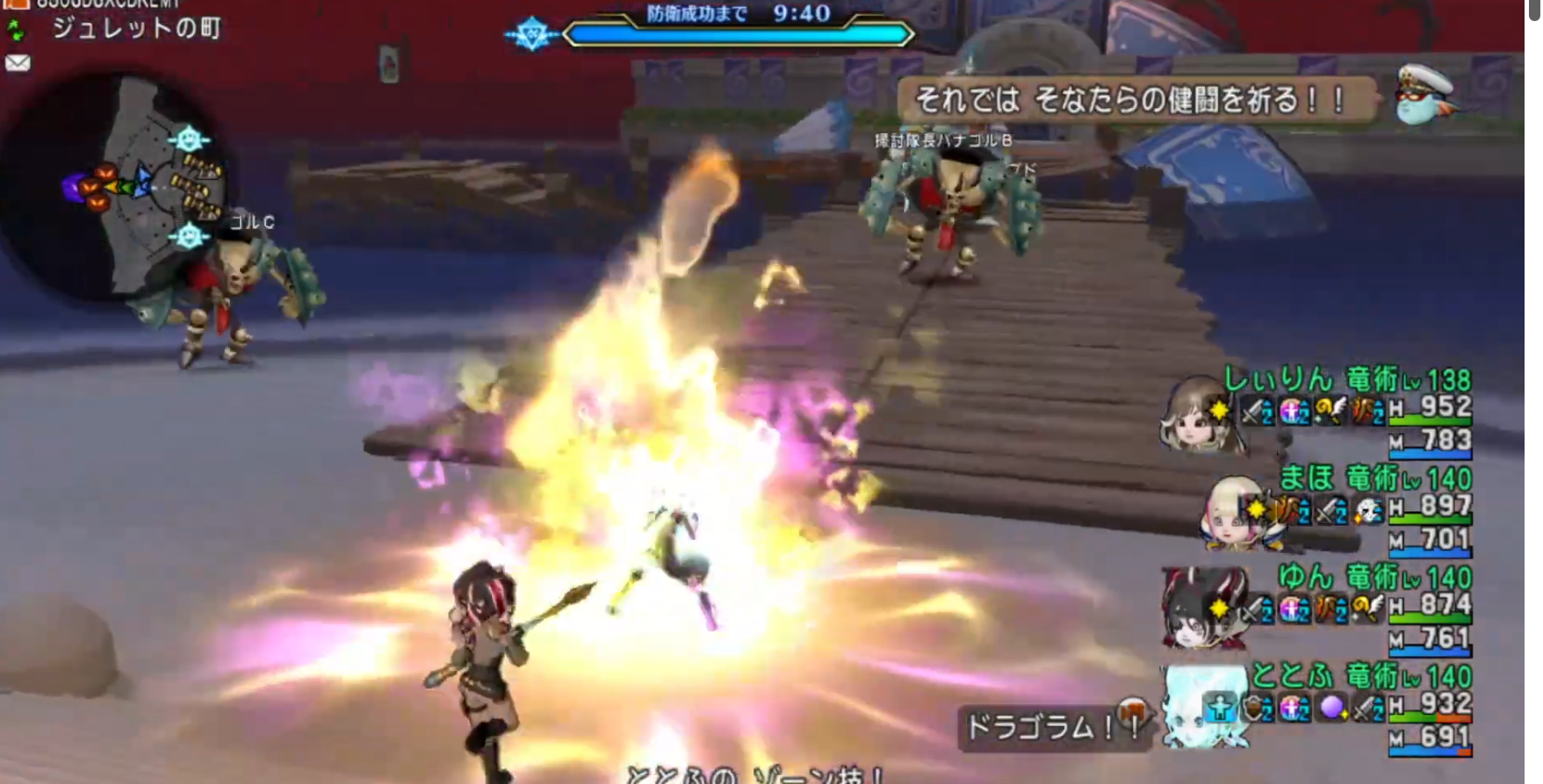This screenshot has height=784, width=1543.
Task: Click the ジュレットの町 location label
Action: [136, 28]
